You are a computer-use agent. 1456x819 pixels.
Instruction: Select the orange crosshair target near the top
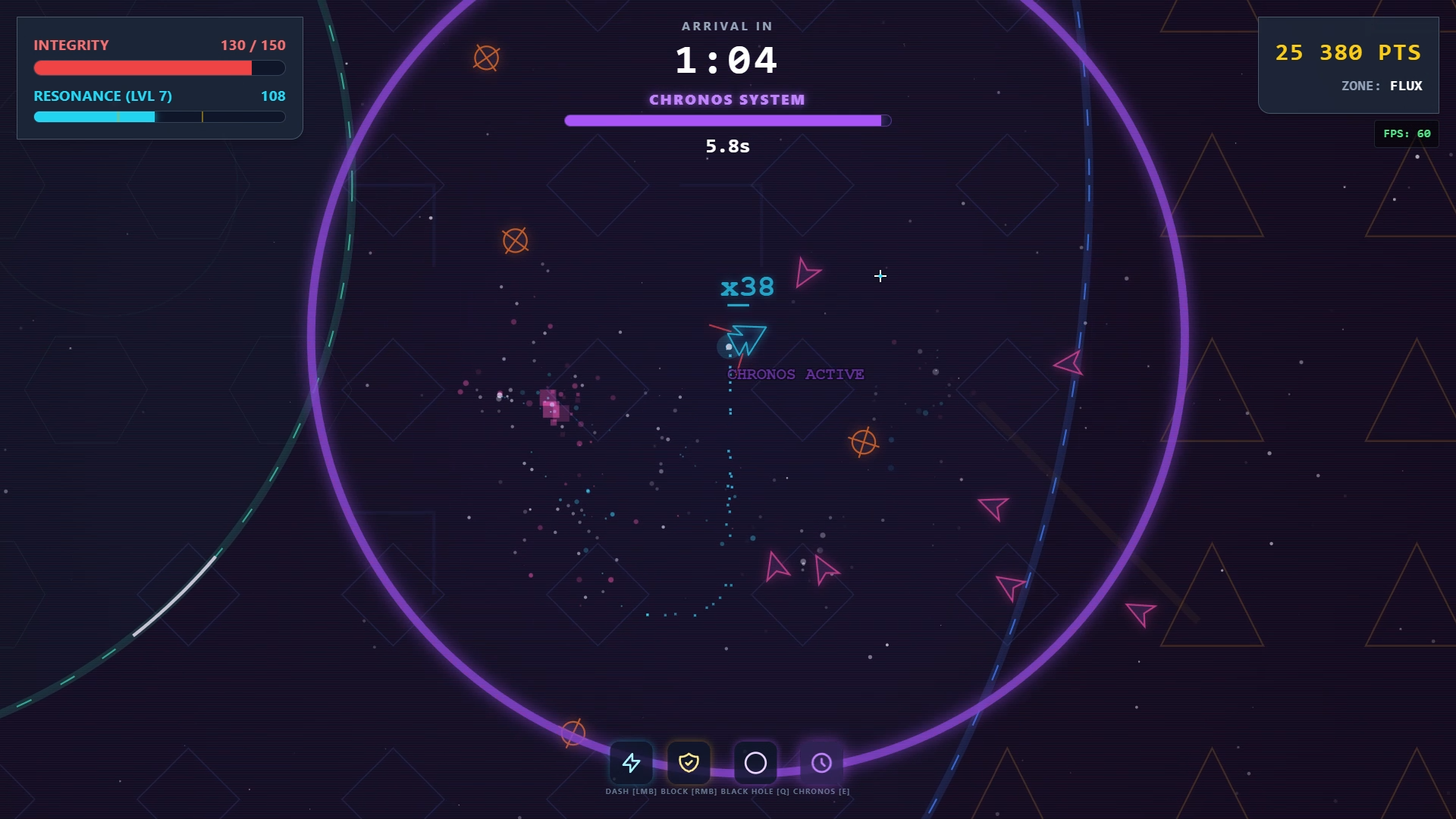485,56
